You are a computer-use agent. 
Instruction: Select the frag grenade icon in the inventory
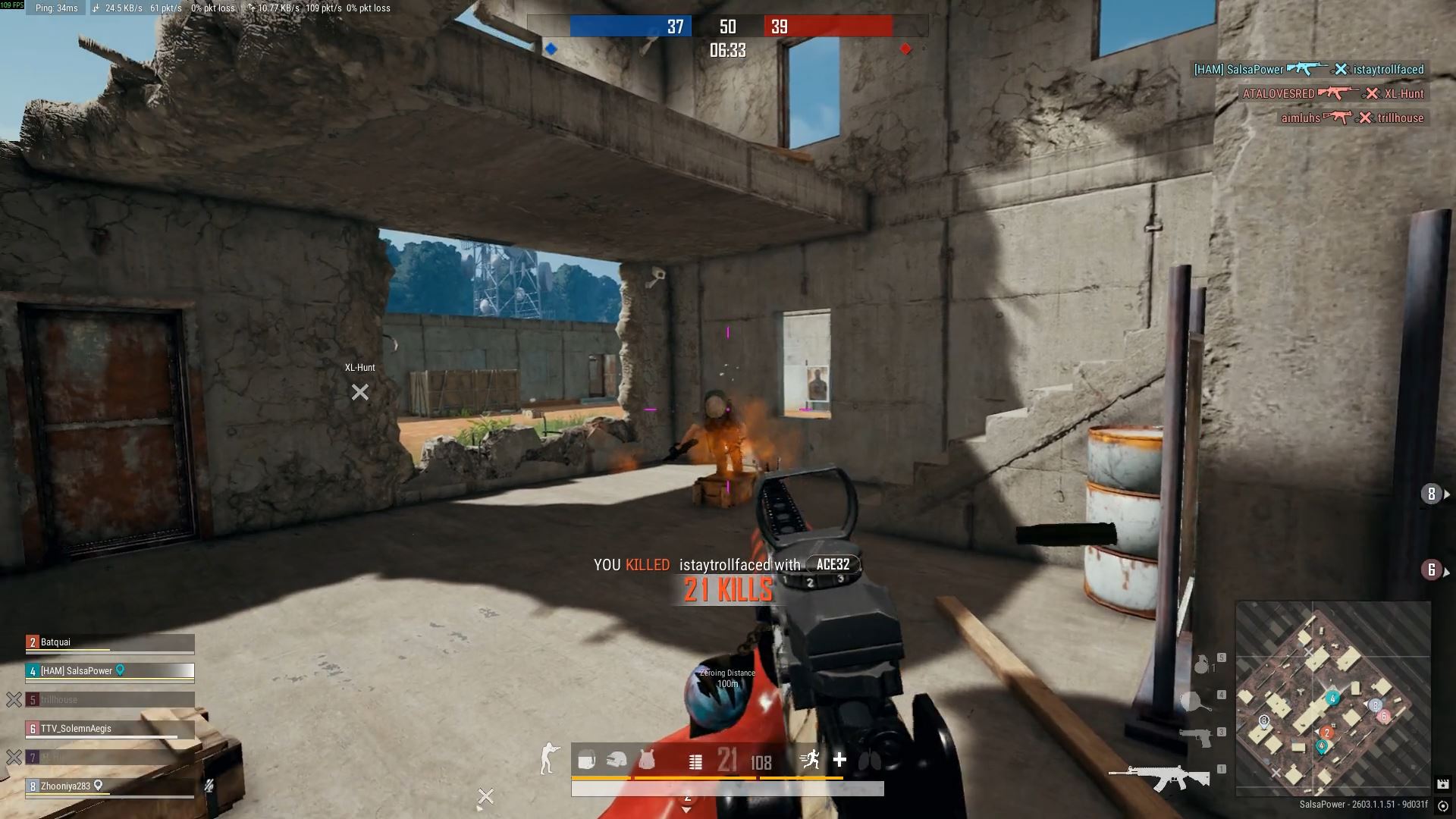[x=1202, y=665]
